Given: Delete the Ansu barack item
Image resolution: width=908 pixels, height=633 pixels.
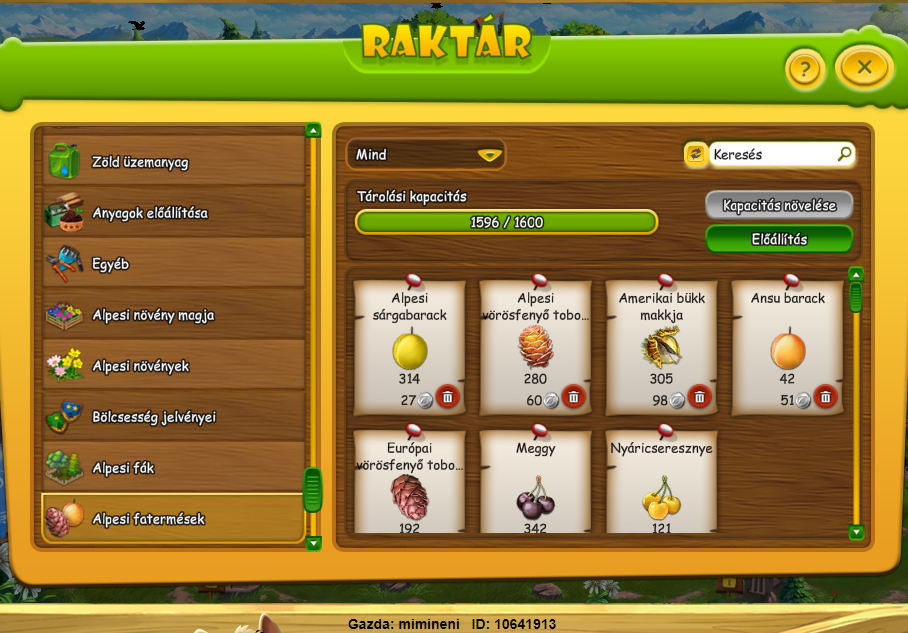Looking at the screenshot, I should pos(825,397).
